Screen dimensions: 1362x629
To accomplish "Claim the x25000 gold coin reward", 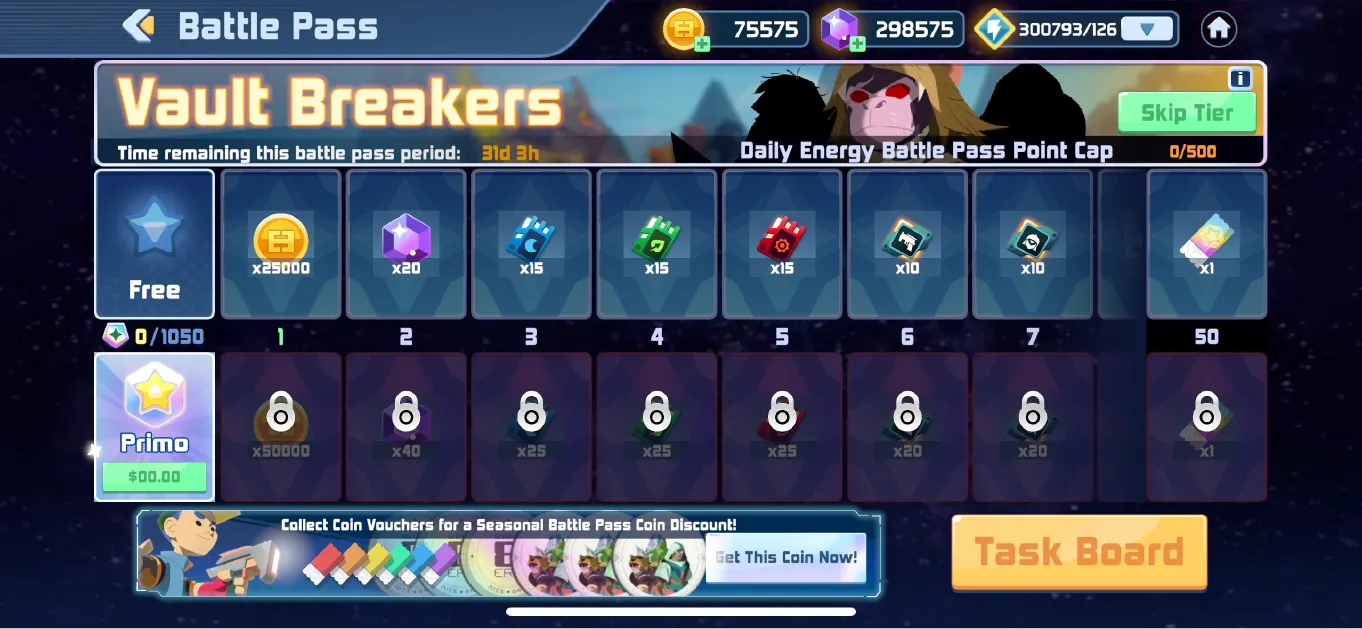I will point(281,244).
